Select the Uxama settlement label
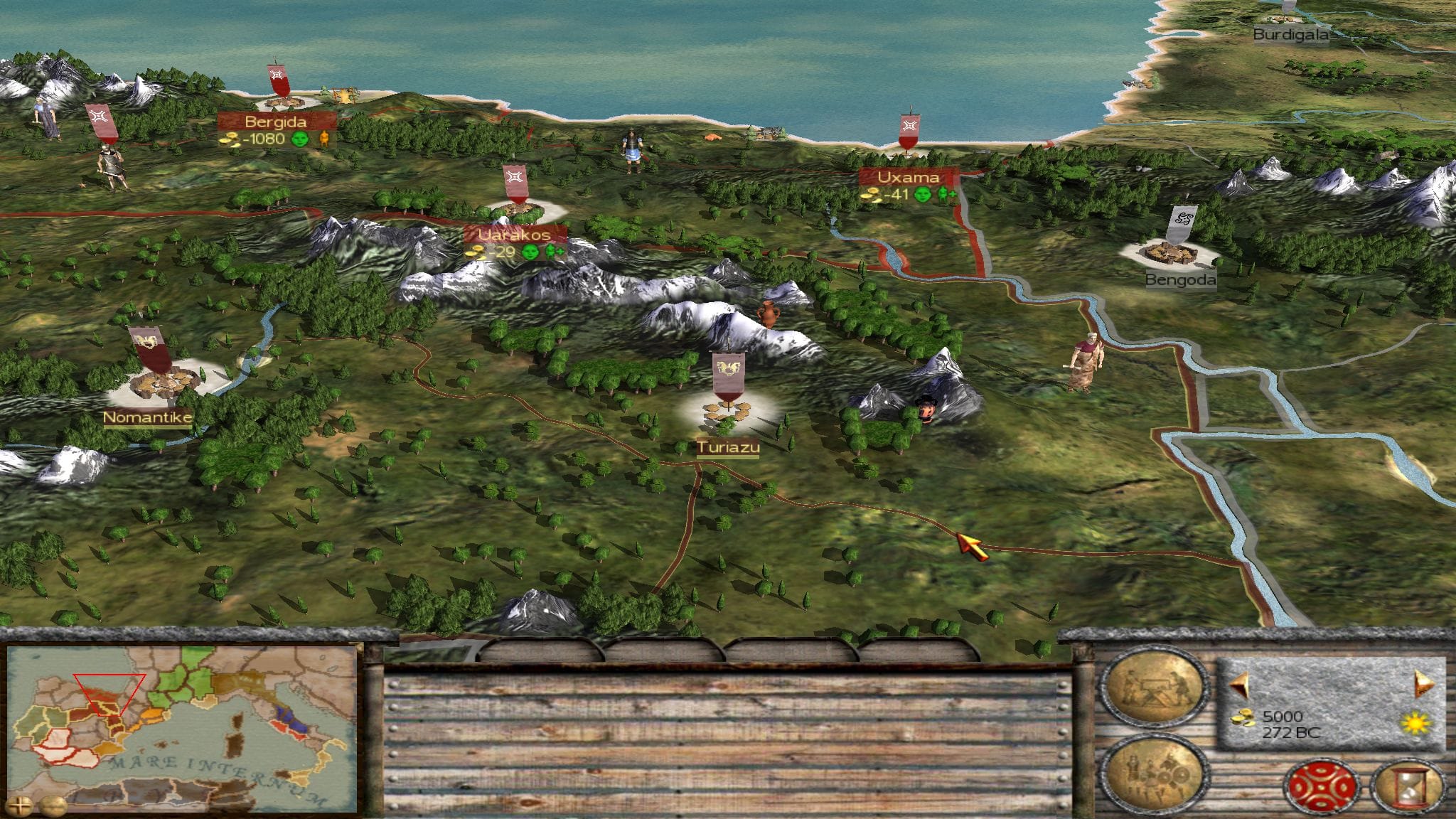Screen dimensions: 1456x819 908,177
